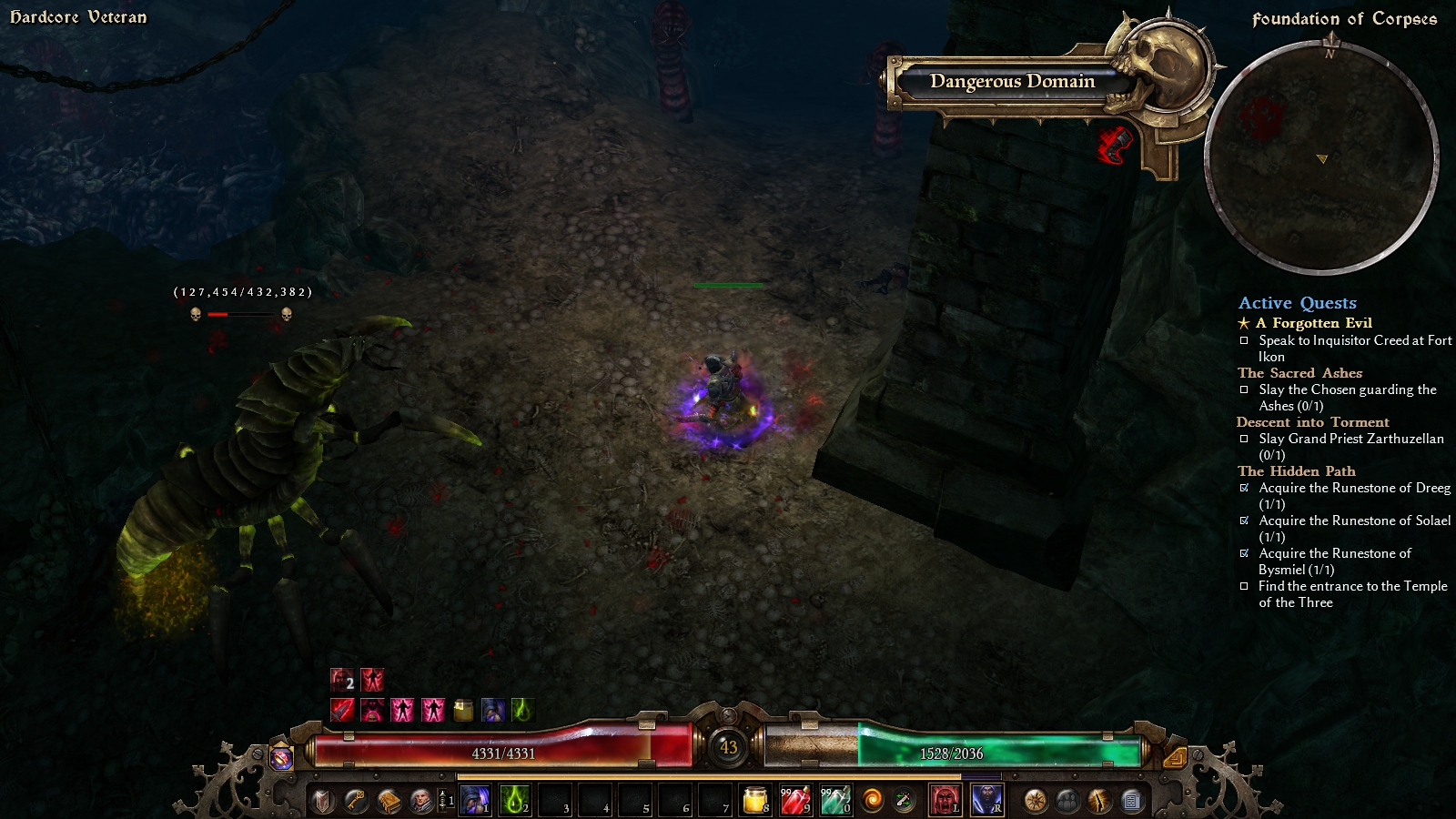Open the journal book icon
The width and height of the screenshot is (1456, 819).
pyautogui.click(x=389, y=801)
